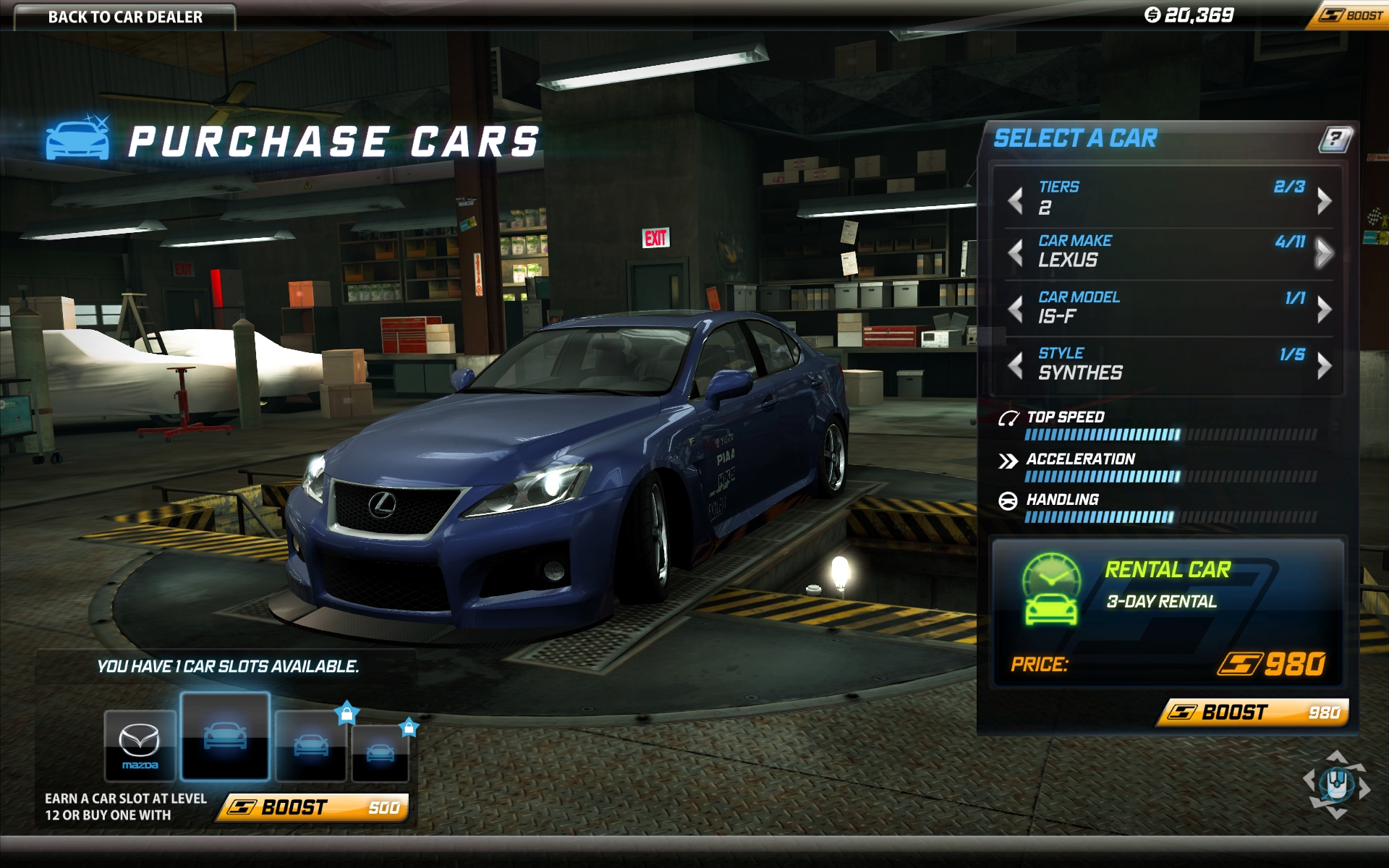Open the Select a Car help button

coord(1335,138)
